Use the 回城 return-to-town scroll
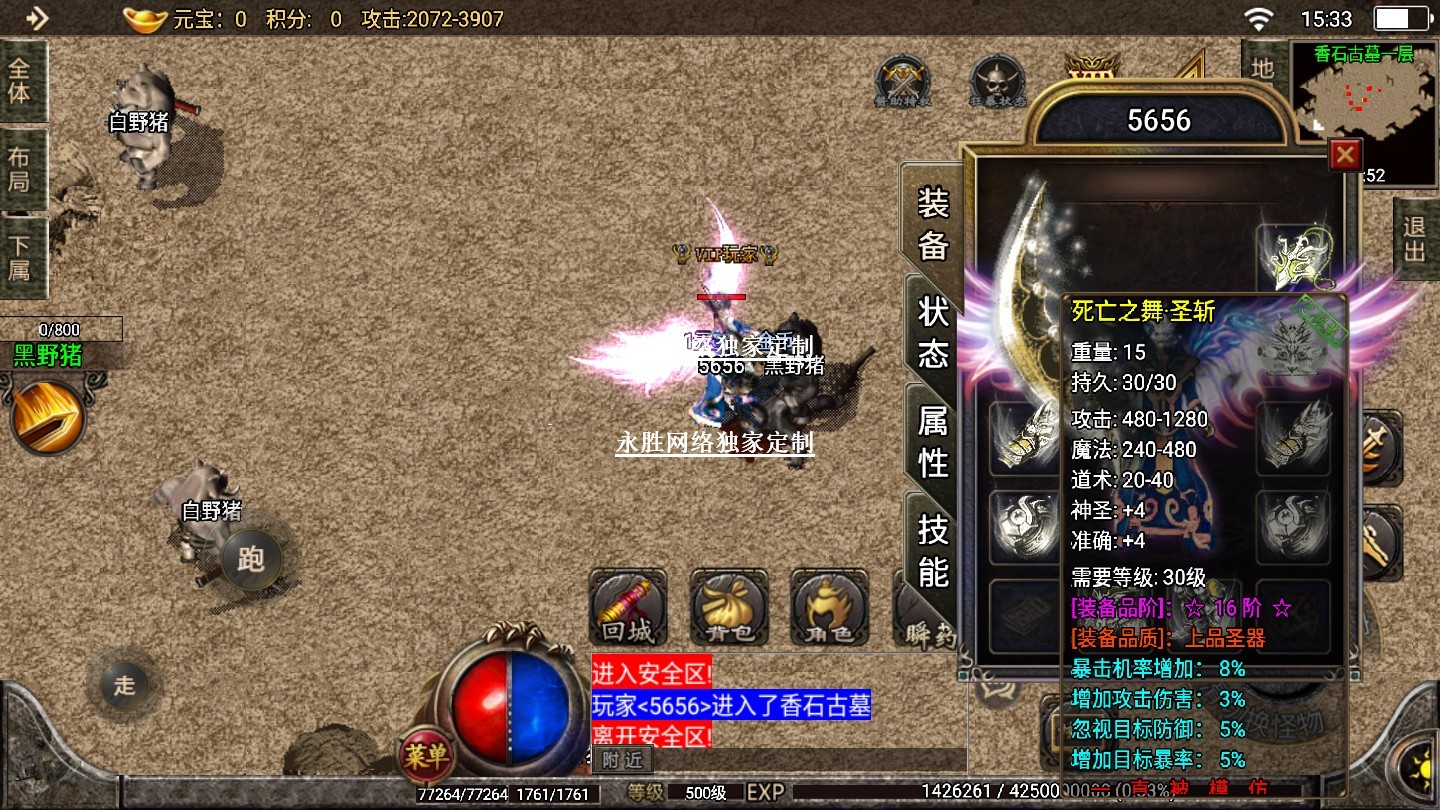Screen dimensions: 1440x810 [x=628, y=608]
